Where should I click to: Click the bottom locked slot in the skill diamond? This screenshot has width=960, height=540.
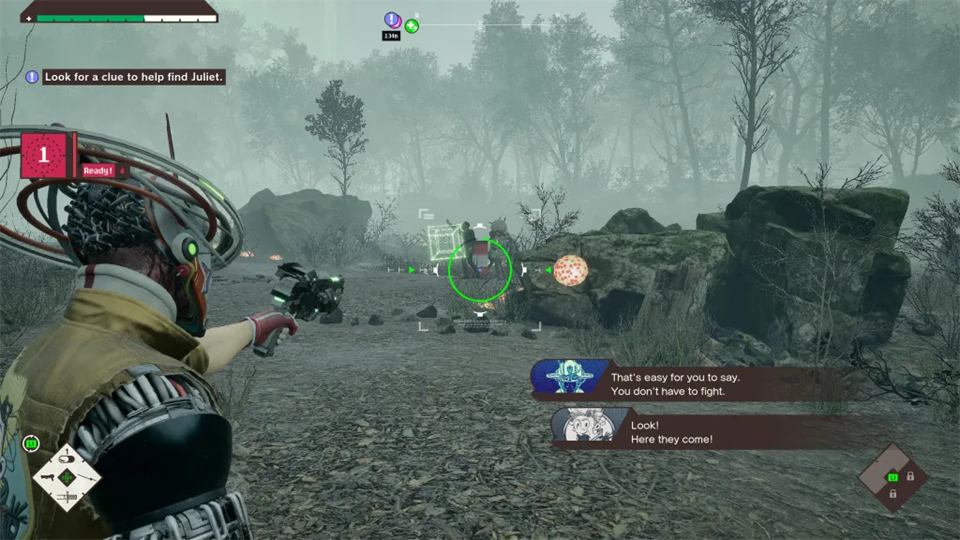pyautogui.click(x=892, y=494)
